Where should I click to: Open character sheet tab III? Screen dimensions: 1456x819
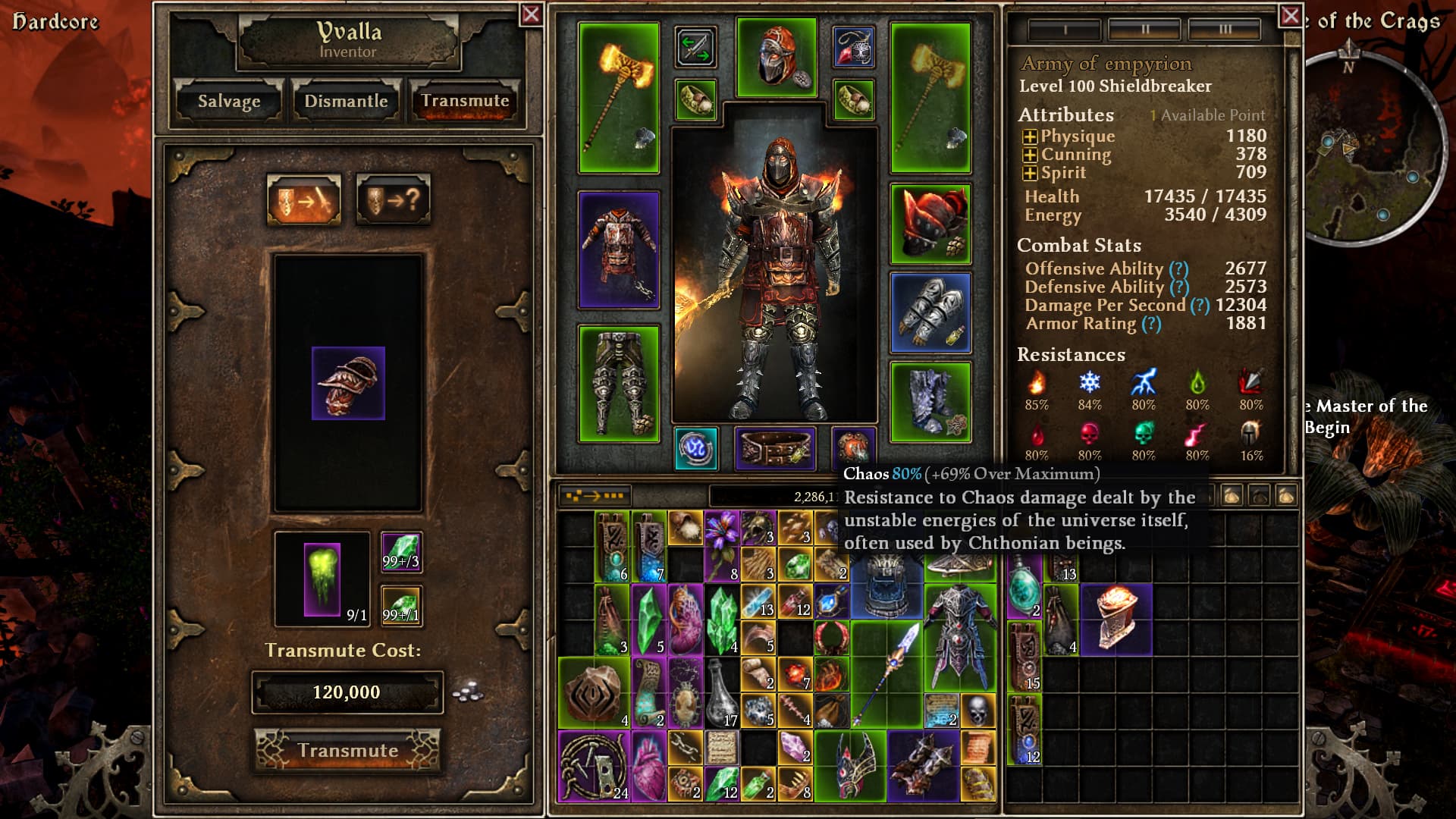click(1225, 30)
